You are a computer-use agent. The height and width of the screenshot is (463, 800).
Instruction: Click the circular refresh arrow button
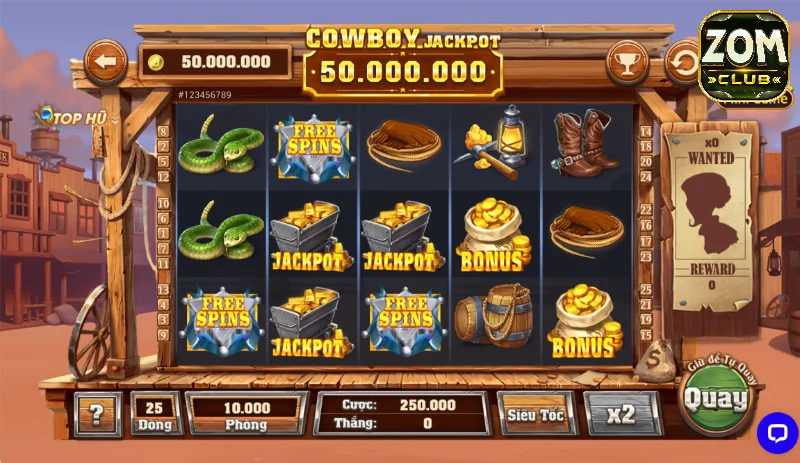[x=683, y=62]
